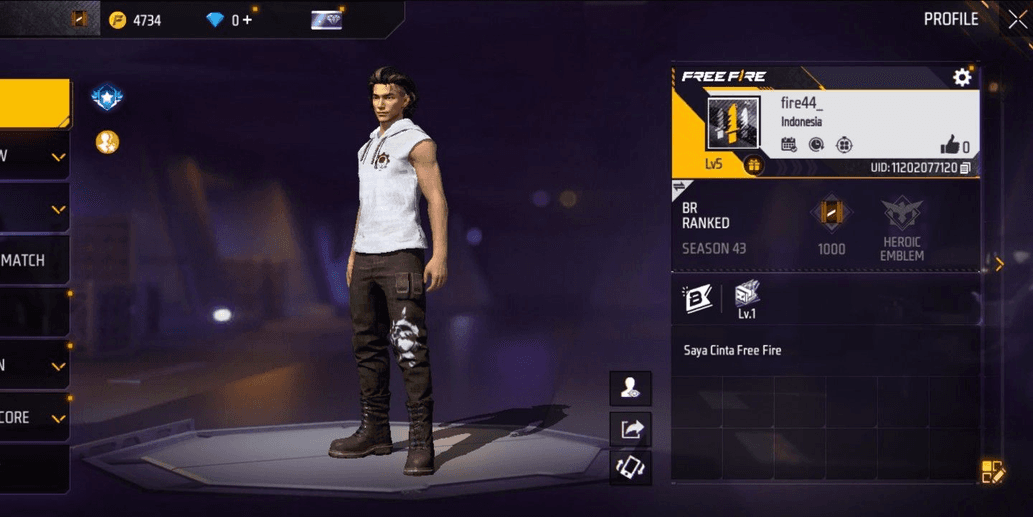1033x517 pixels.
Task: Open the MATCH sidebar tab
Action: (x=34, y=260)
